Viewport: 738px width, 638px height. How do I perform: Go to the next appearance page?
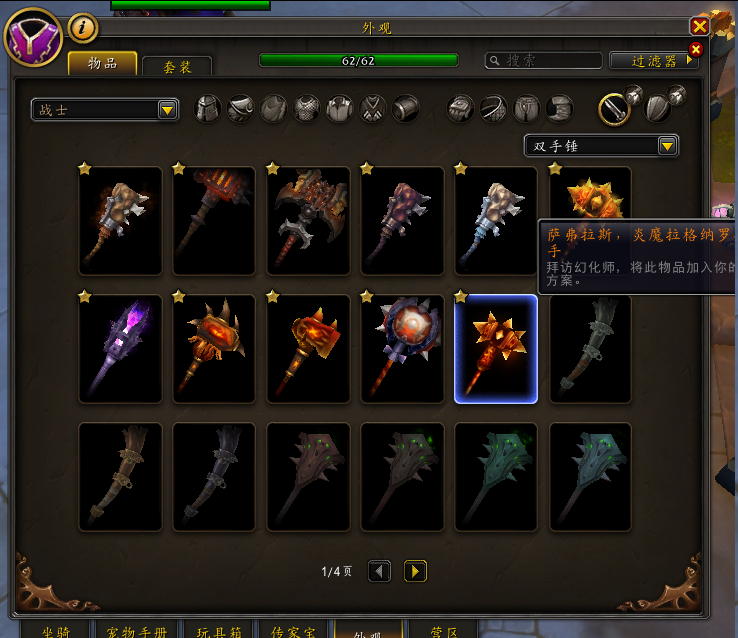pos(415,571)
